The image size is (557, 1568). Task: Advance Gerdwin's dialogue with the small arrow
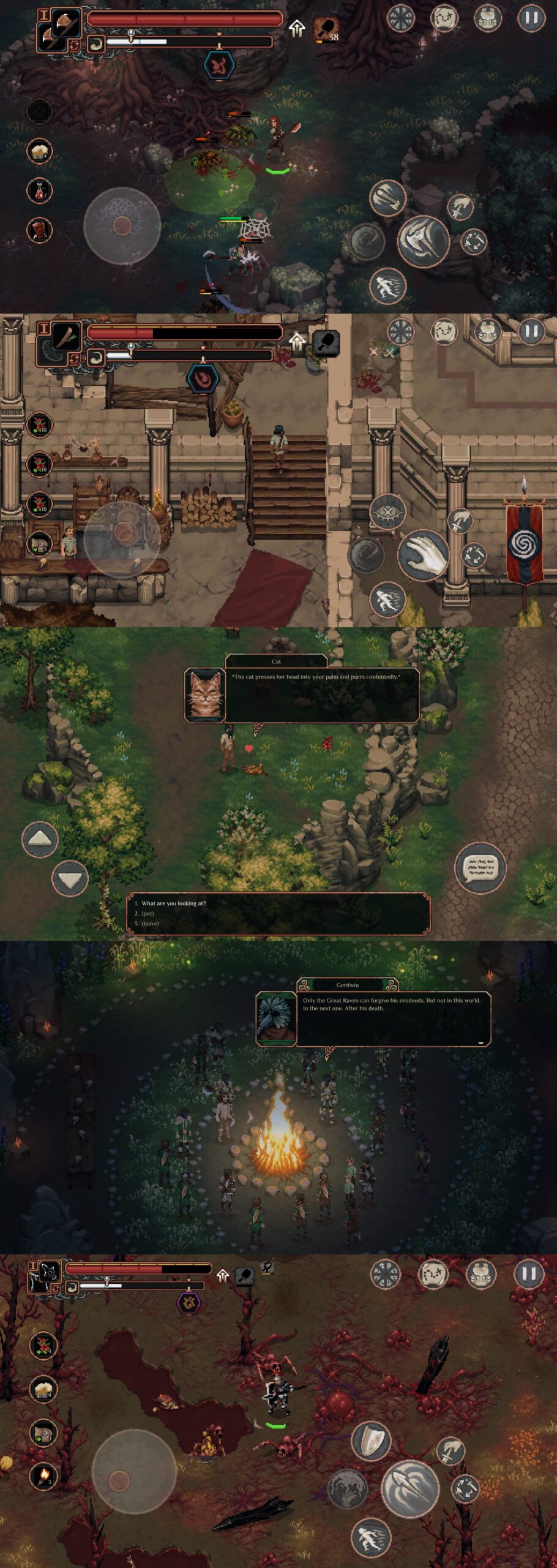pos(480,1043)
